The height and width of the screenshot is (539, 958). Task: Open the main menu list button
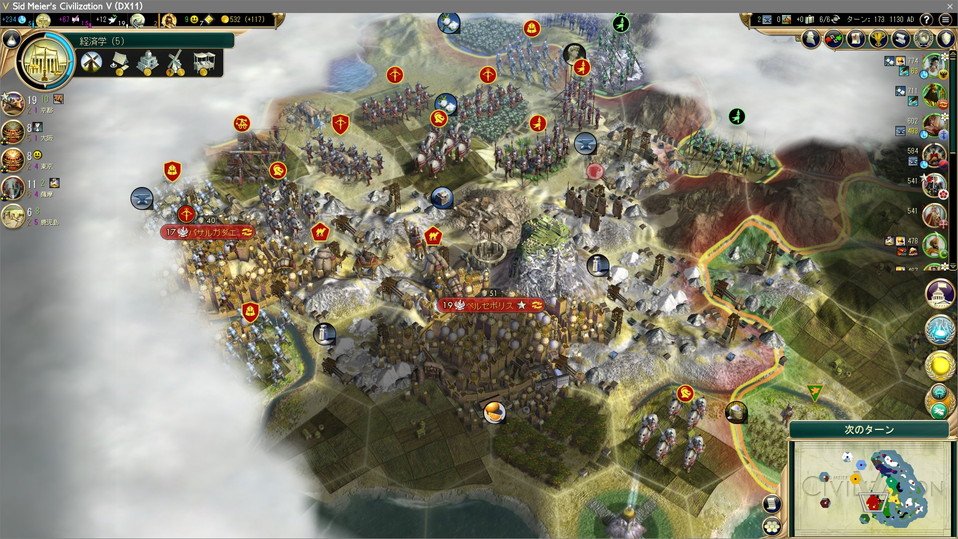click(x=945, y=19)
